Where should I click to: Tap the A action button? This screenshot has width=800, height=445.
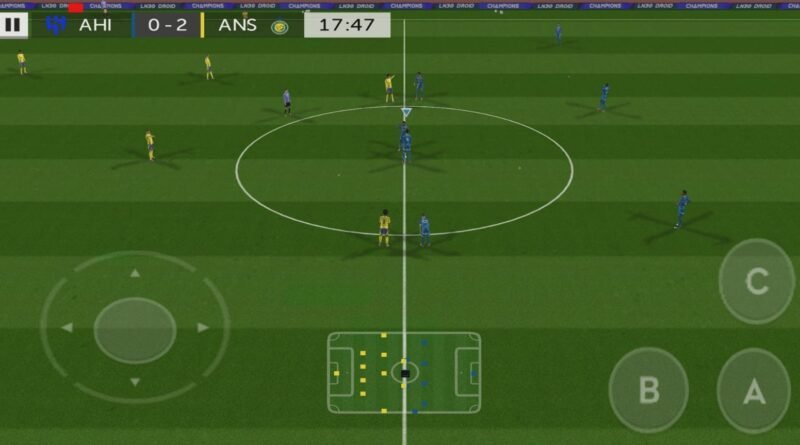tap(753, 391)
